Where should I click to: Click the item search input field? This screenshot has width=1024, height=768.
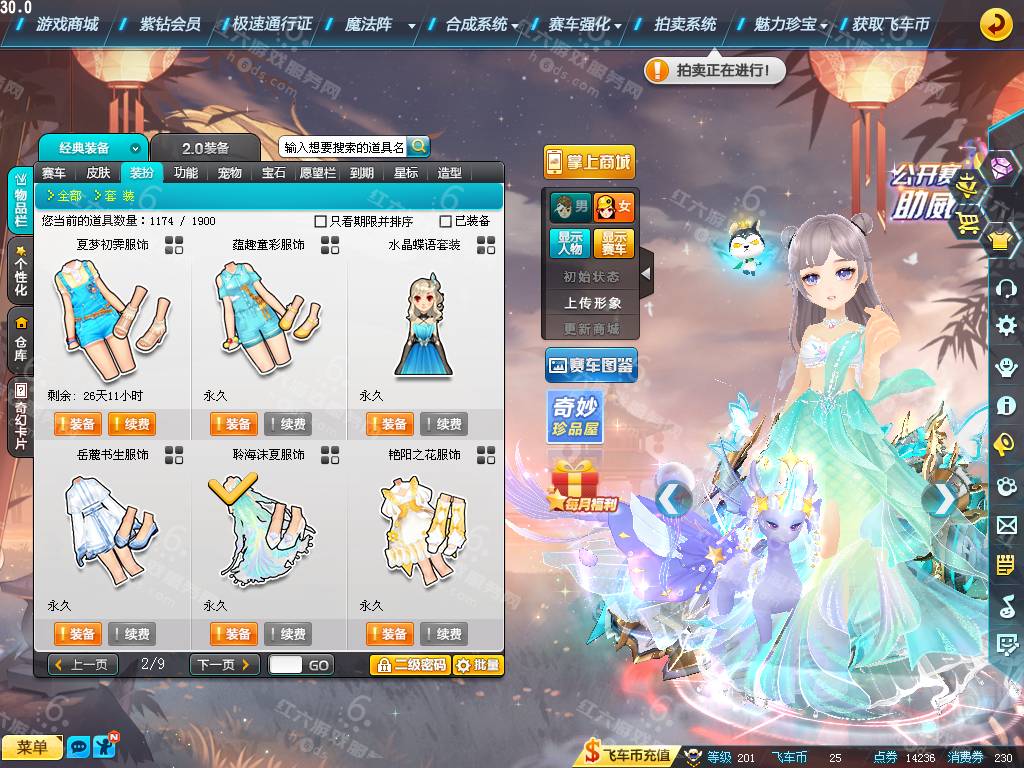click(343, 147)
